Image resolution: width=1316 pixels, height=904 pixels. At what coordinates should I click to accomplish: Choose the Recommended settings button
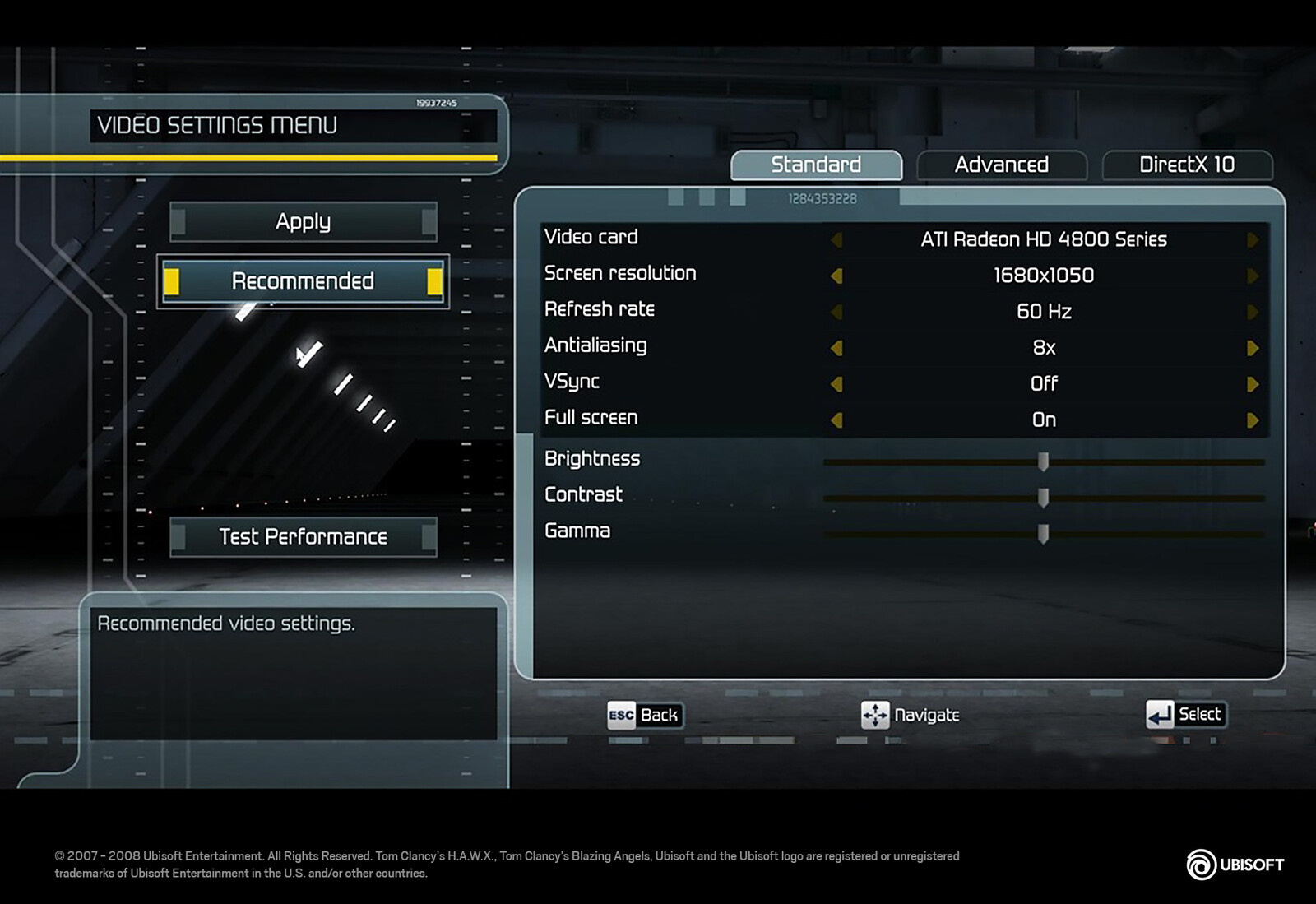tap(303, 281)
